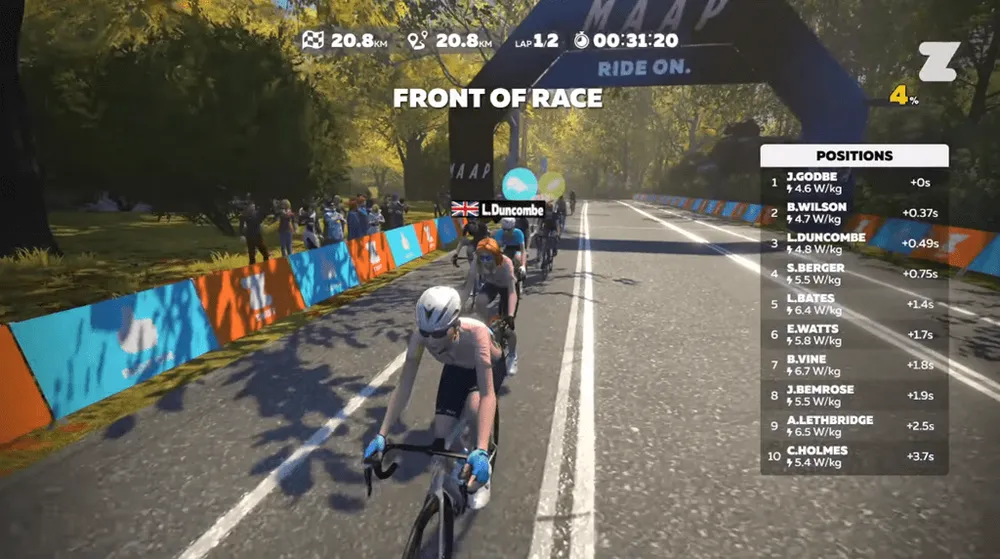Viewport: 1000px width, 559px height.
Task: Select J.Godbe in the positions list
Action: tap(854, 183)
